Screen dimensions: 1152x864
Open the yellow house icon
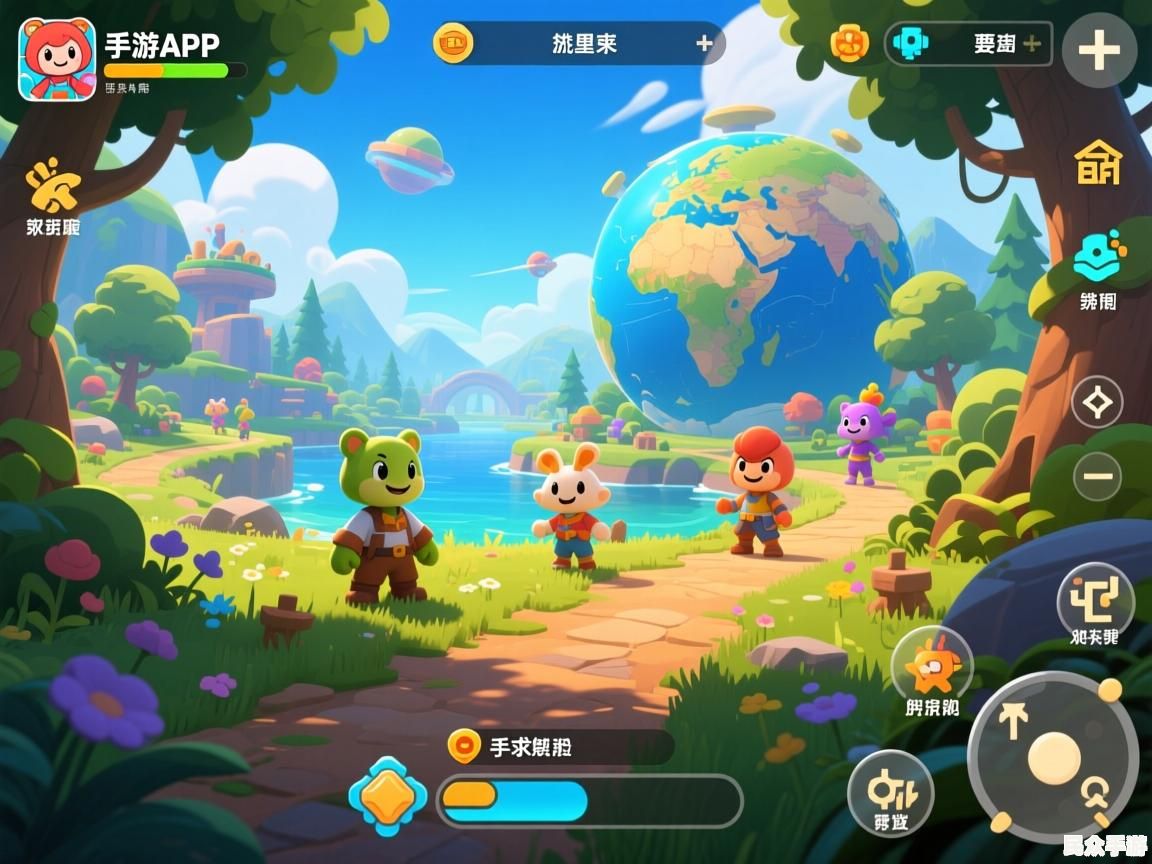tap(1098, 162)
